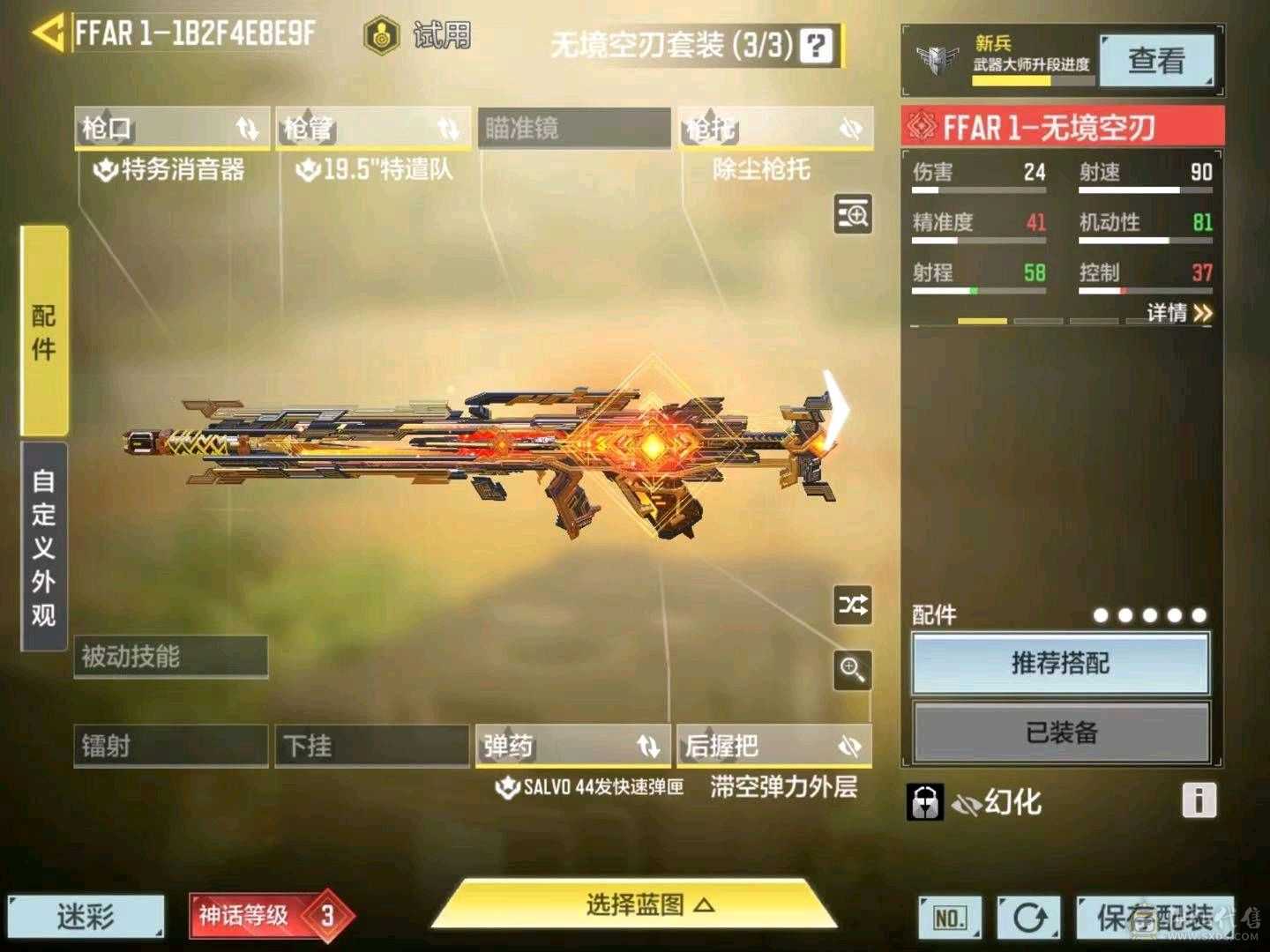Click the 推荐搭配 recommended loadout button

1061,664
